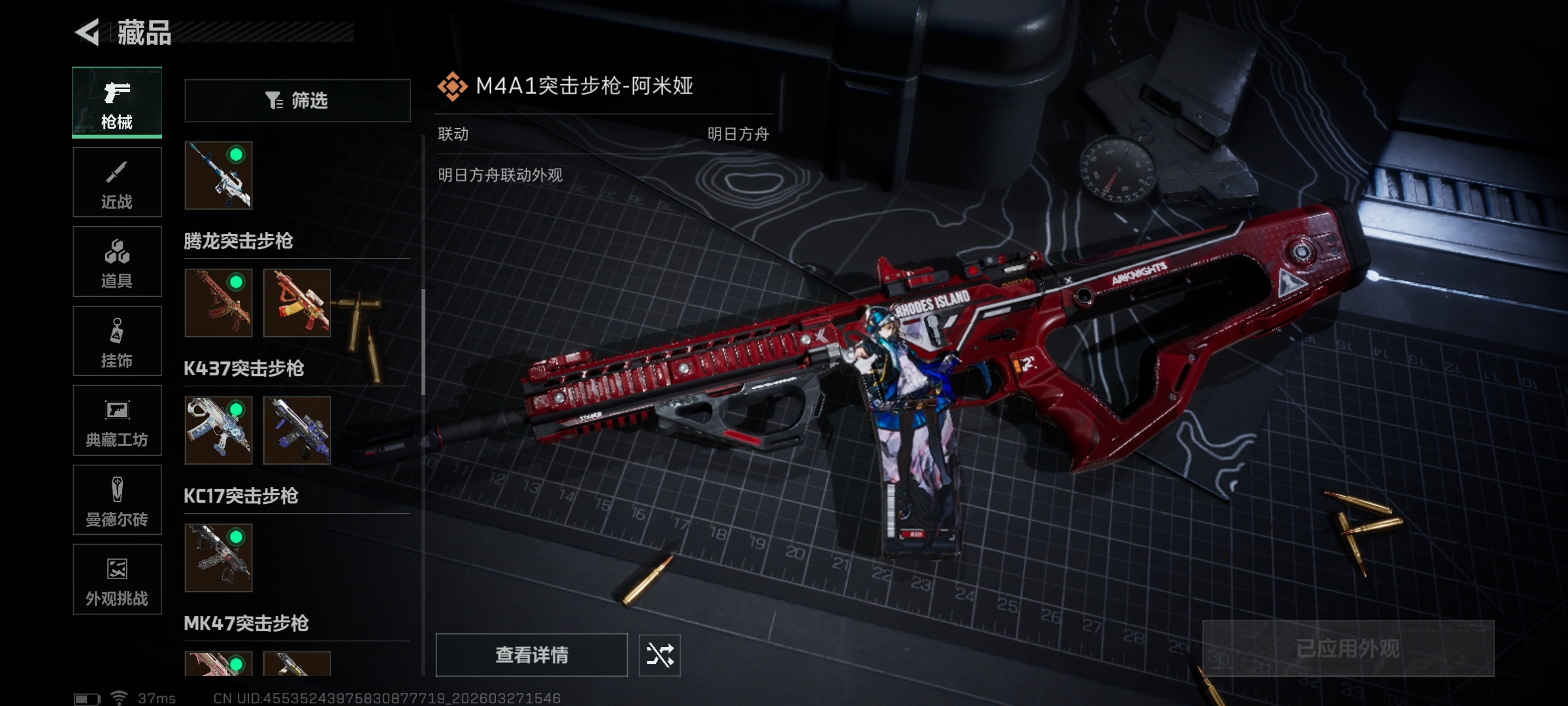Image resolution: width=1568 pixels, height=706 pixels.
Task: View details with the 查看详情 button
Action: pos(531,655)
